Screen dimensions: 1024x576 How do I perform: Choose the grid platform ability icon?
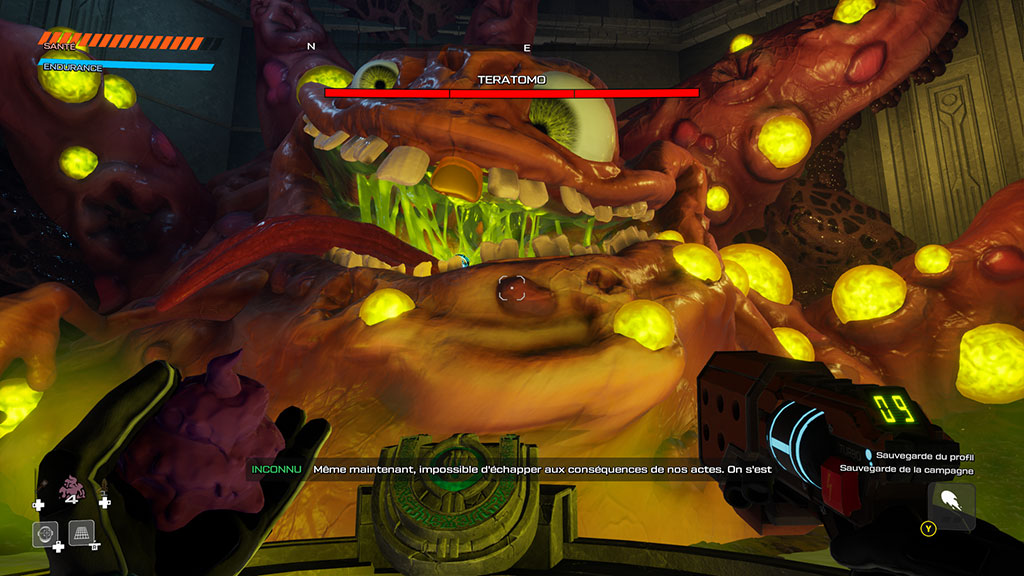pyautogui.click(x=81, y=533)
